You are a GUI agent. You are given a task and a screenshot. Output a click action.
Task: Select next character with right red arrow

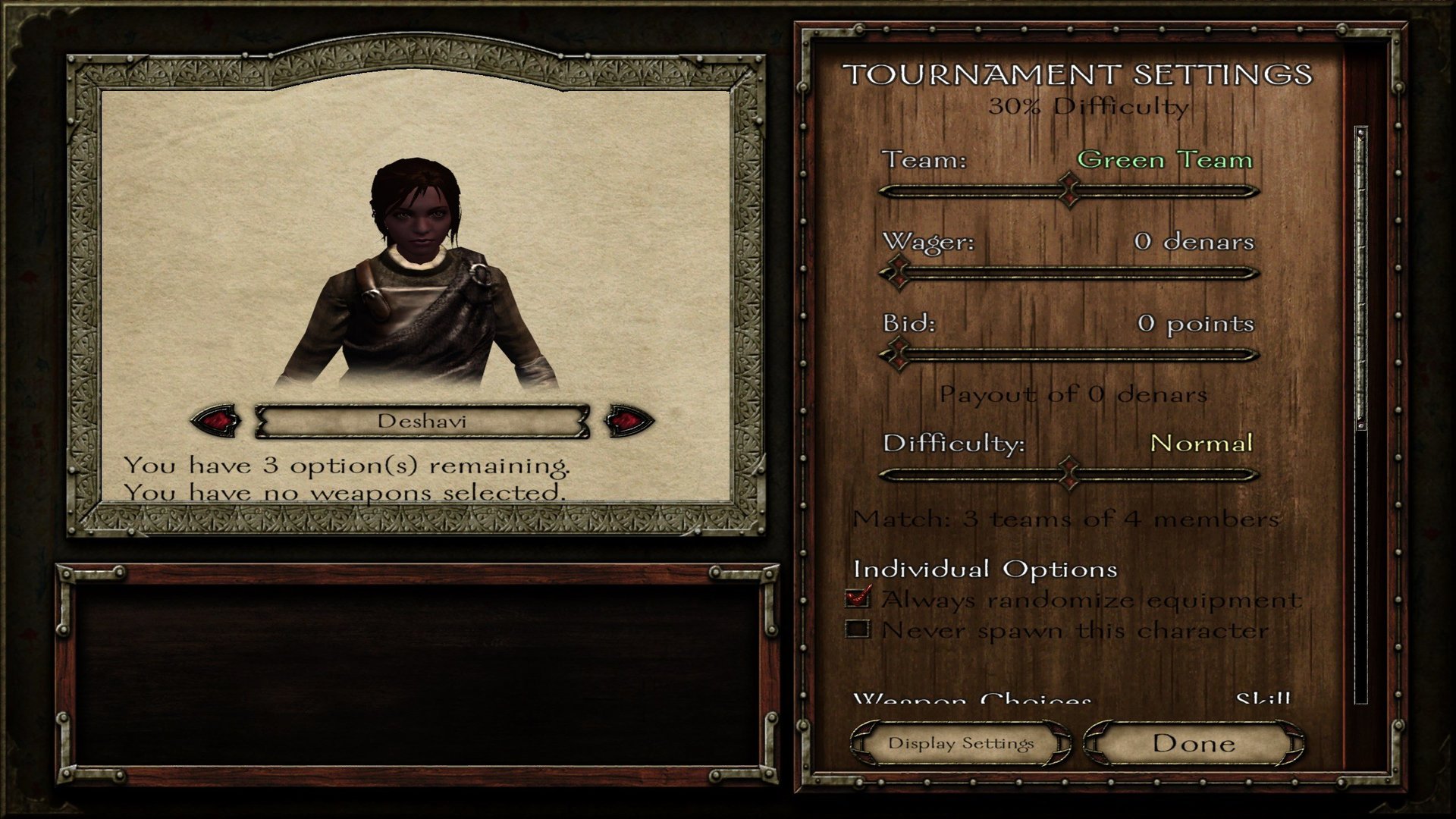point(629,420)
